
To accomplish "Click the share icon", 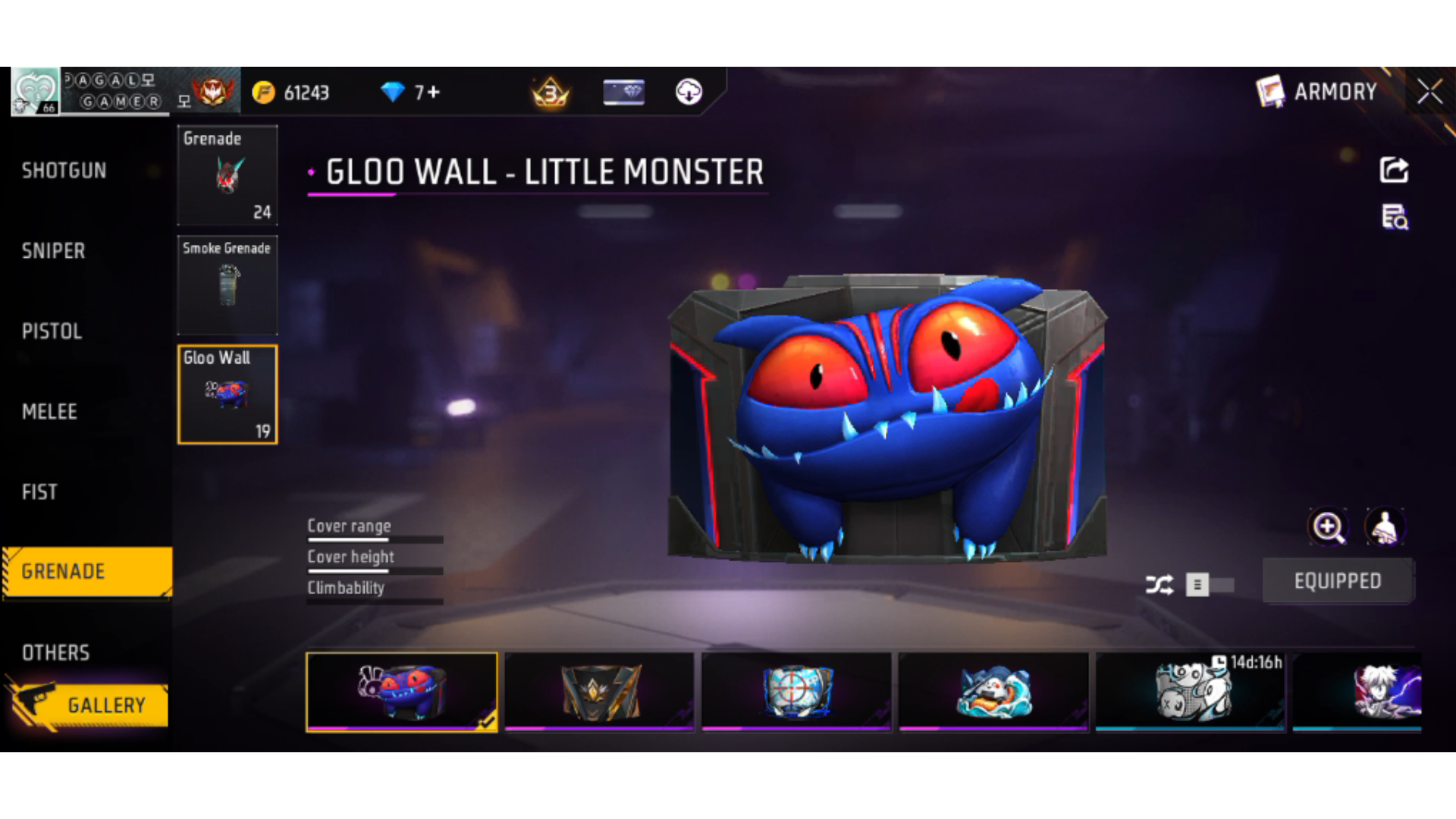I will pos(1394,170).
